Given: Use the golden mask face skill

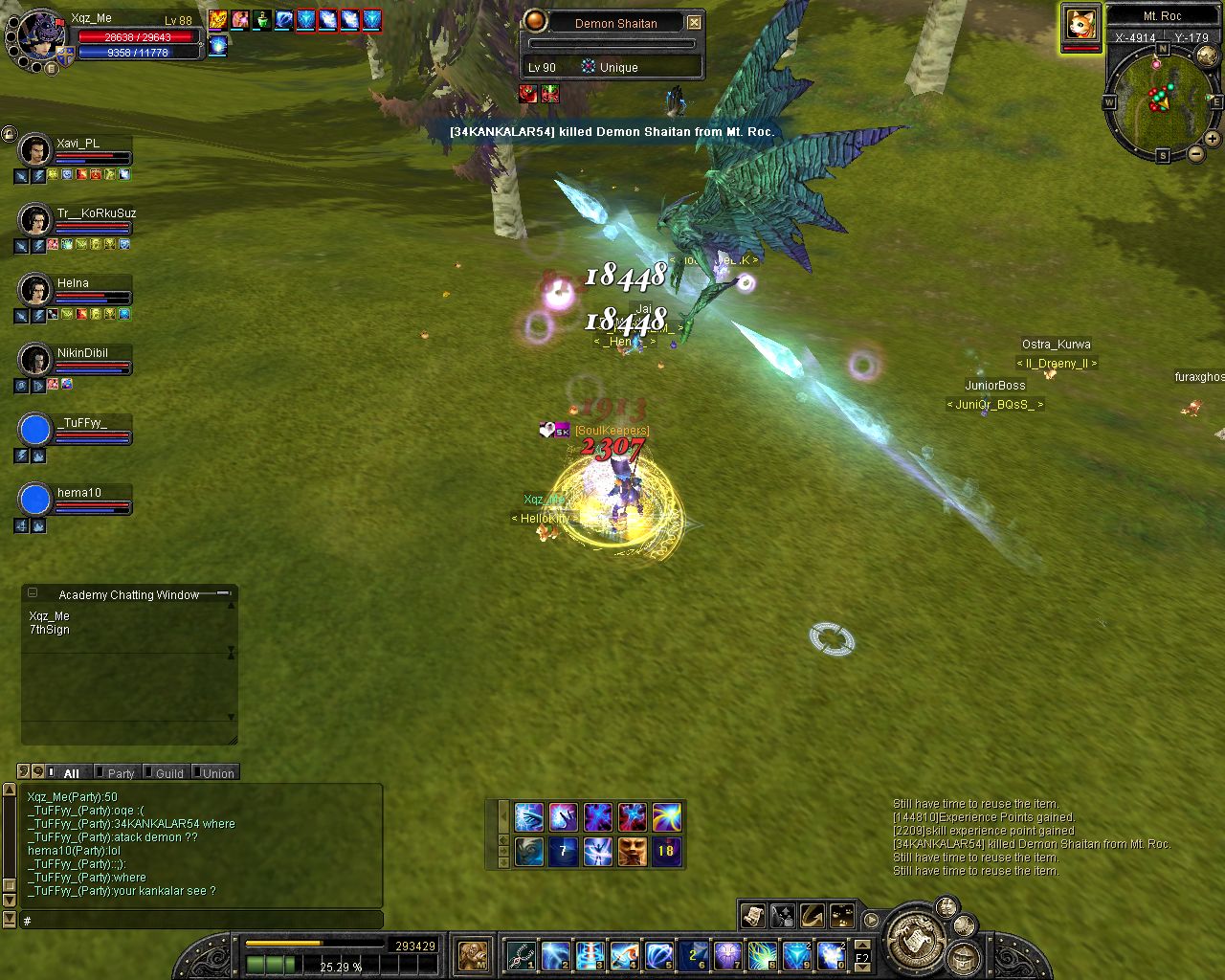Looking at the screenshot, I should point(632,851).
